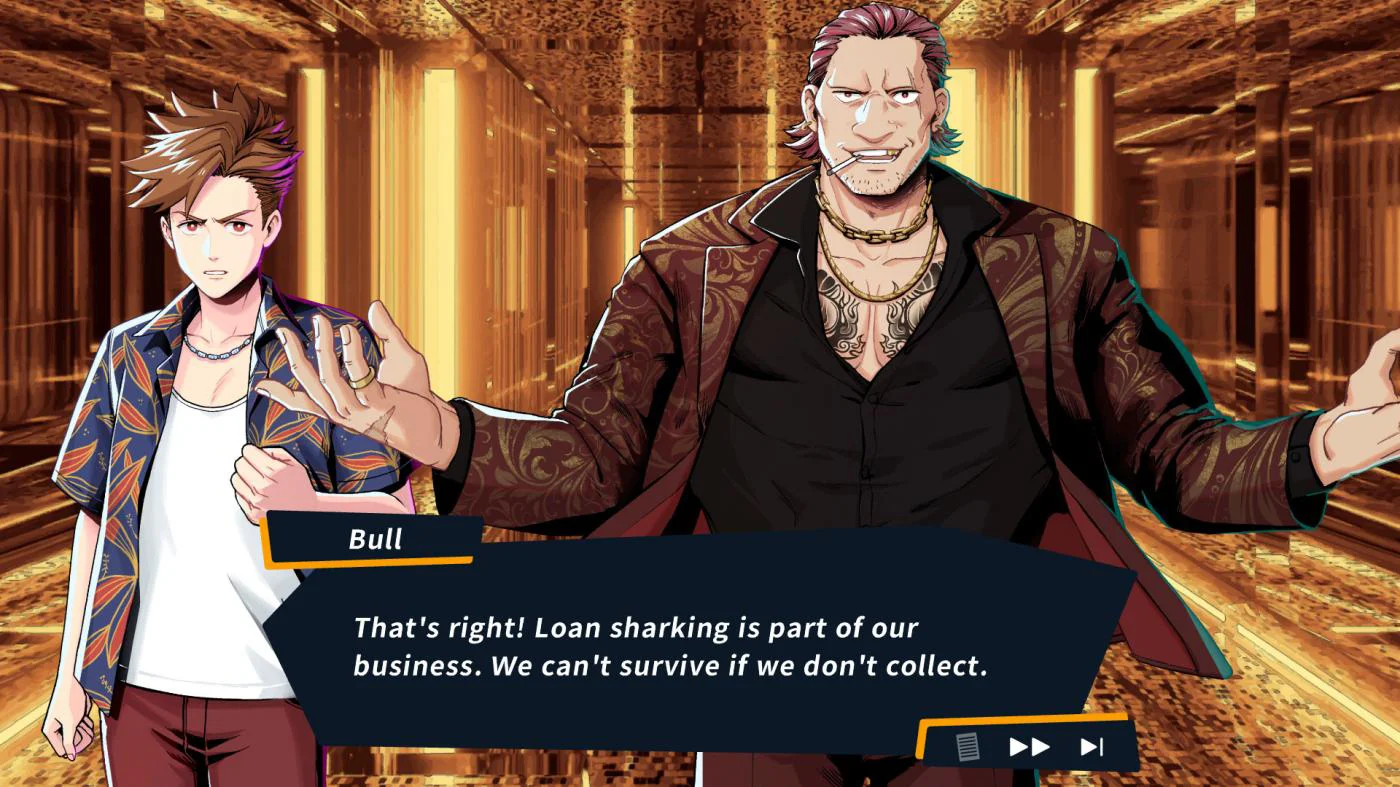Skip dialogue with the skip-to-end button
This screenshot has height=787, width=1400.
tap(1091, 746)
